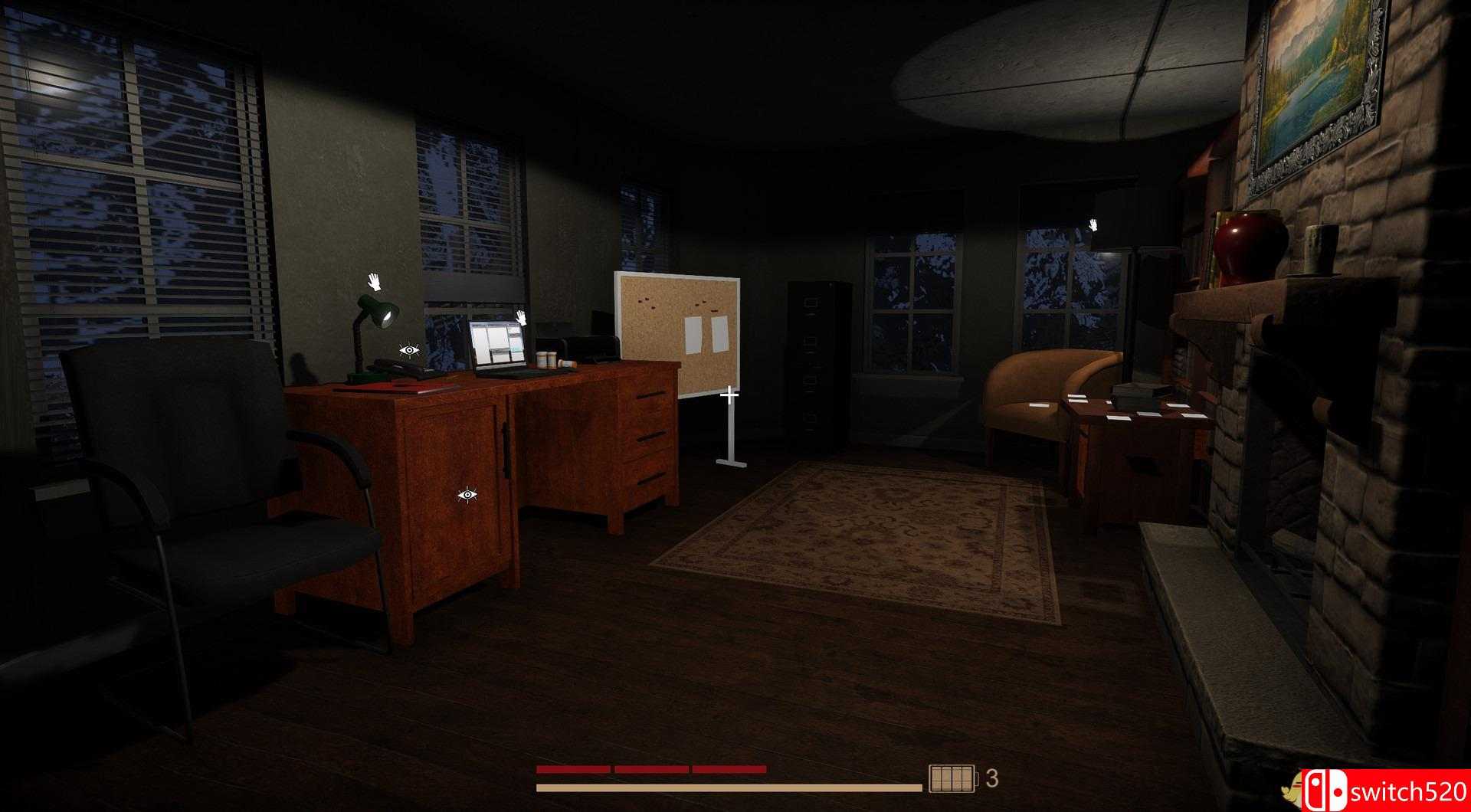Click the hand icon above the desk lamp

pyautogui.click(x=373, y=282)
